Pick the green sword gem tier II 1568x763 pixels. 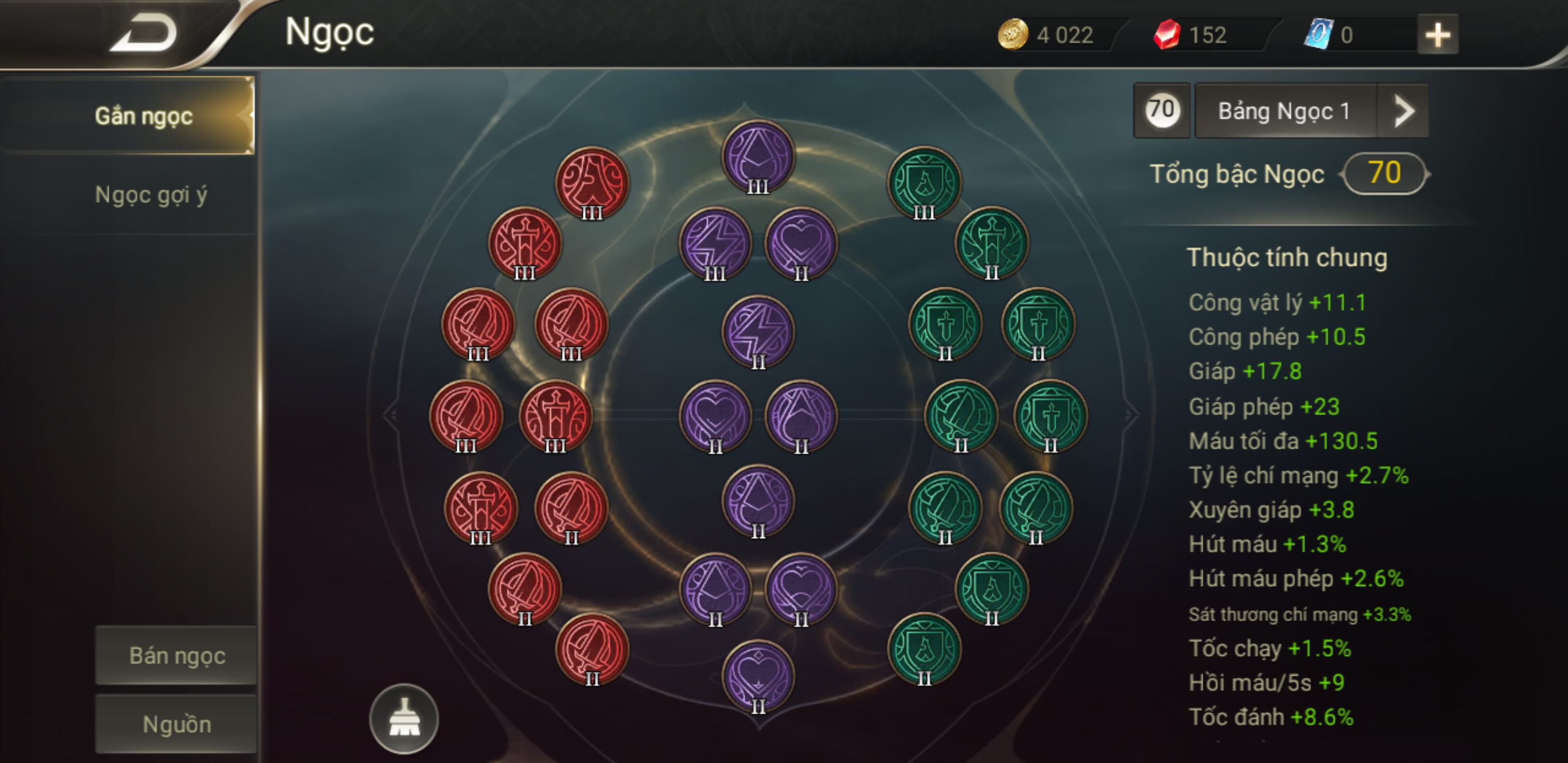click(992, 243)
